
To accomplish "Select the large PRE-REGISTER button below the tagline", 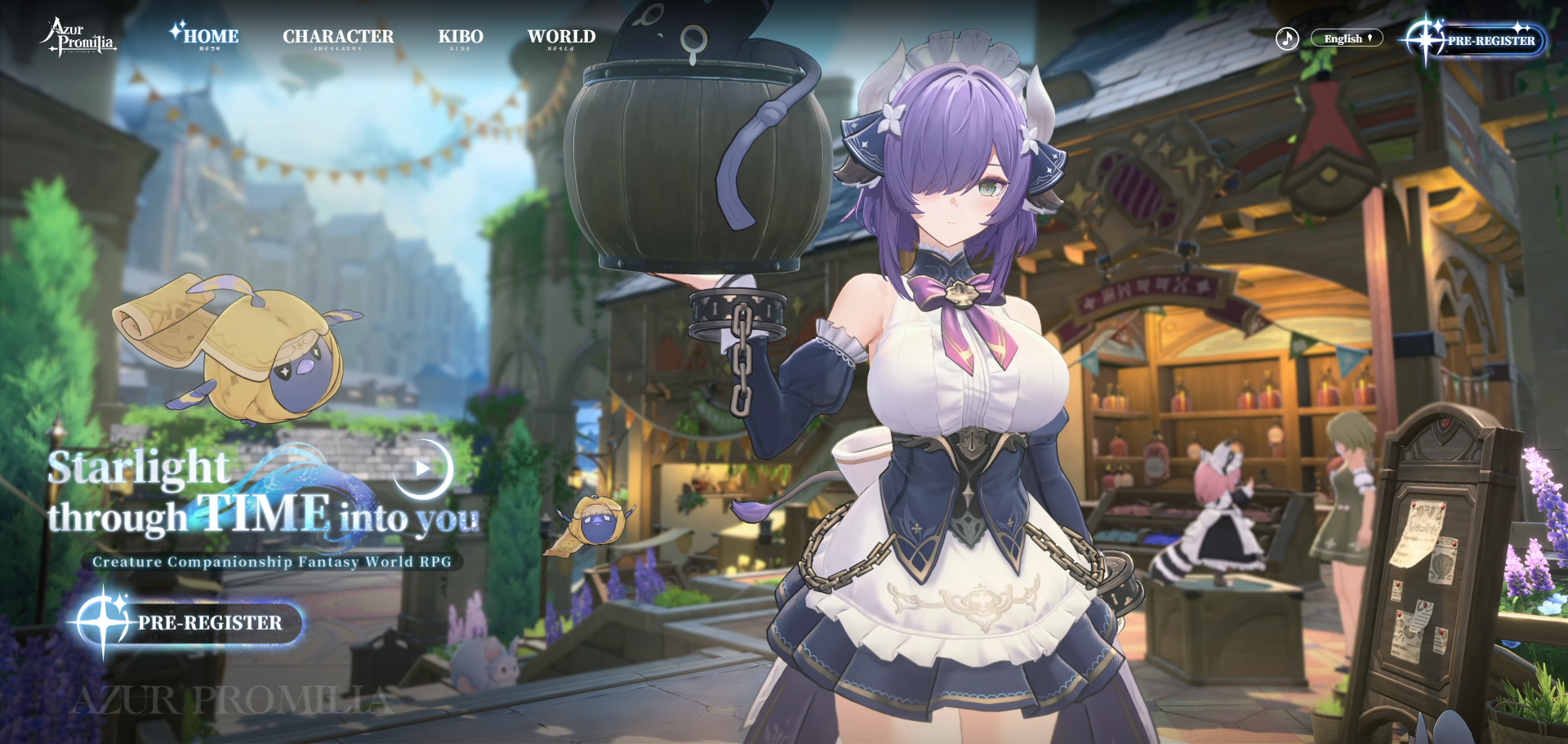I will coord(192,623).
